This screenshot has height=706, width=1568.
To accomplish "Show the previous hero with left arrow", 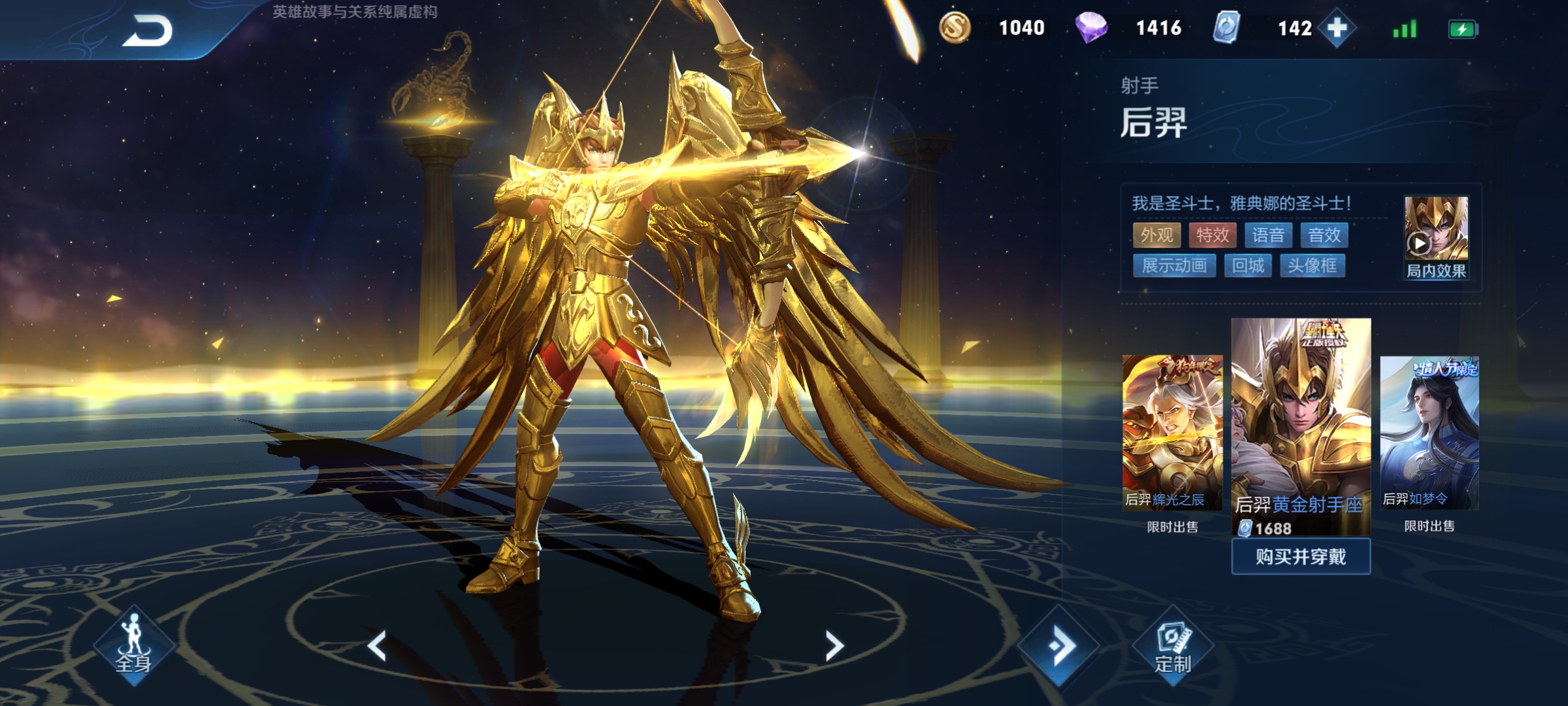I will 377,646.
